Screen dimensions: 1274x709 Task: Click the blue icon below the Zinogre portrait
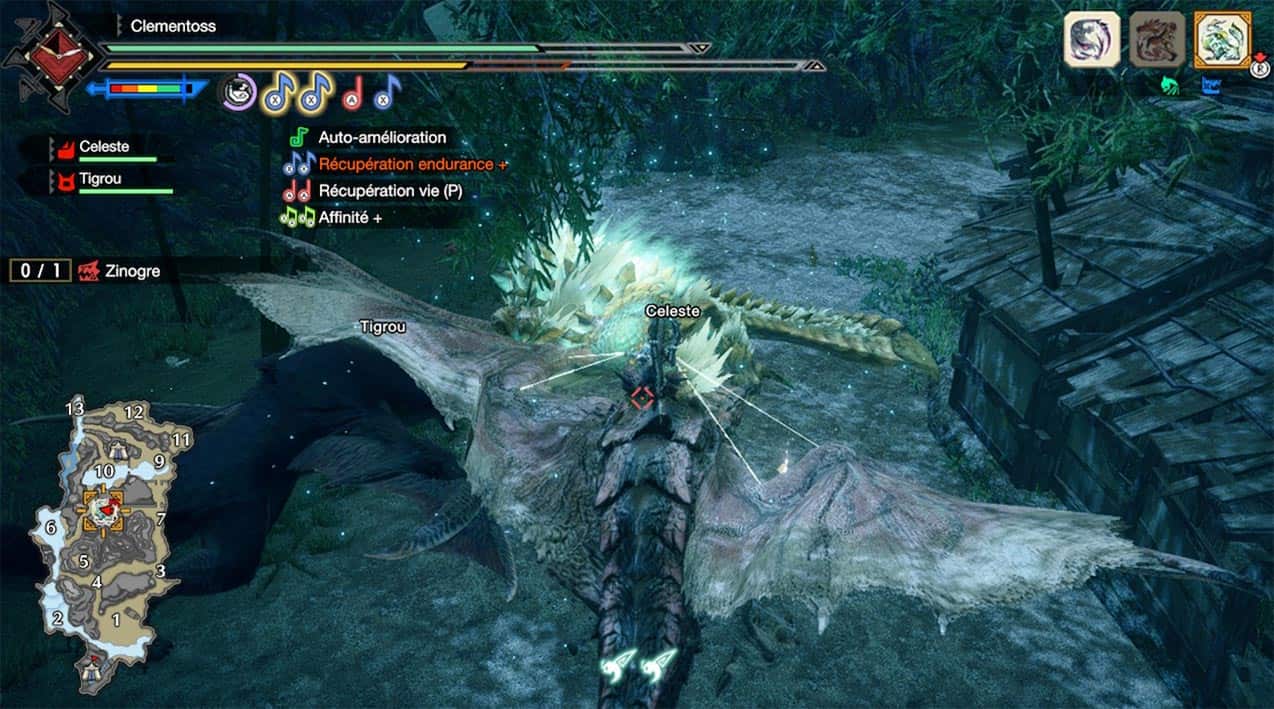1216,87
